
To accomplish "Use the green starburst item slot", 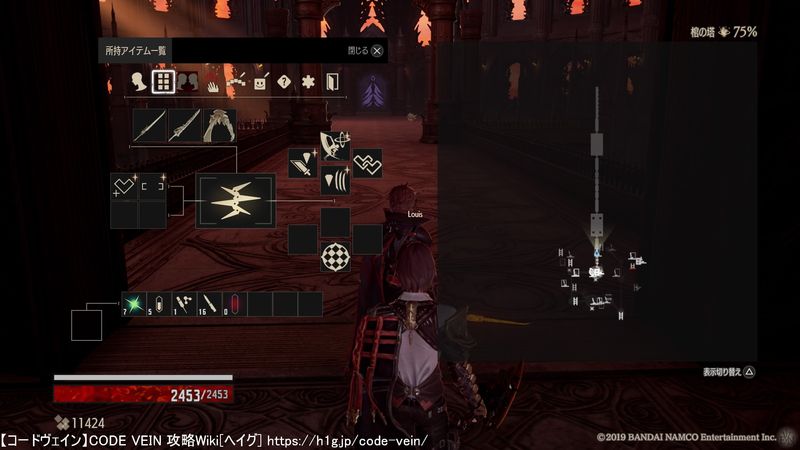I will pyautogui.click(x=134, y=303).
